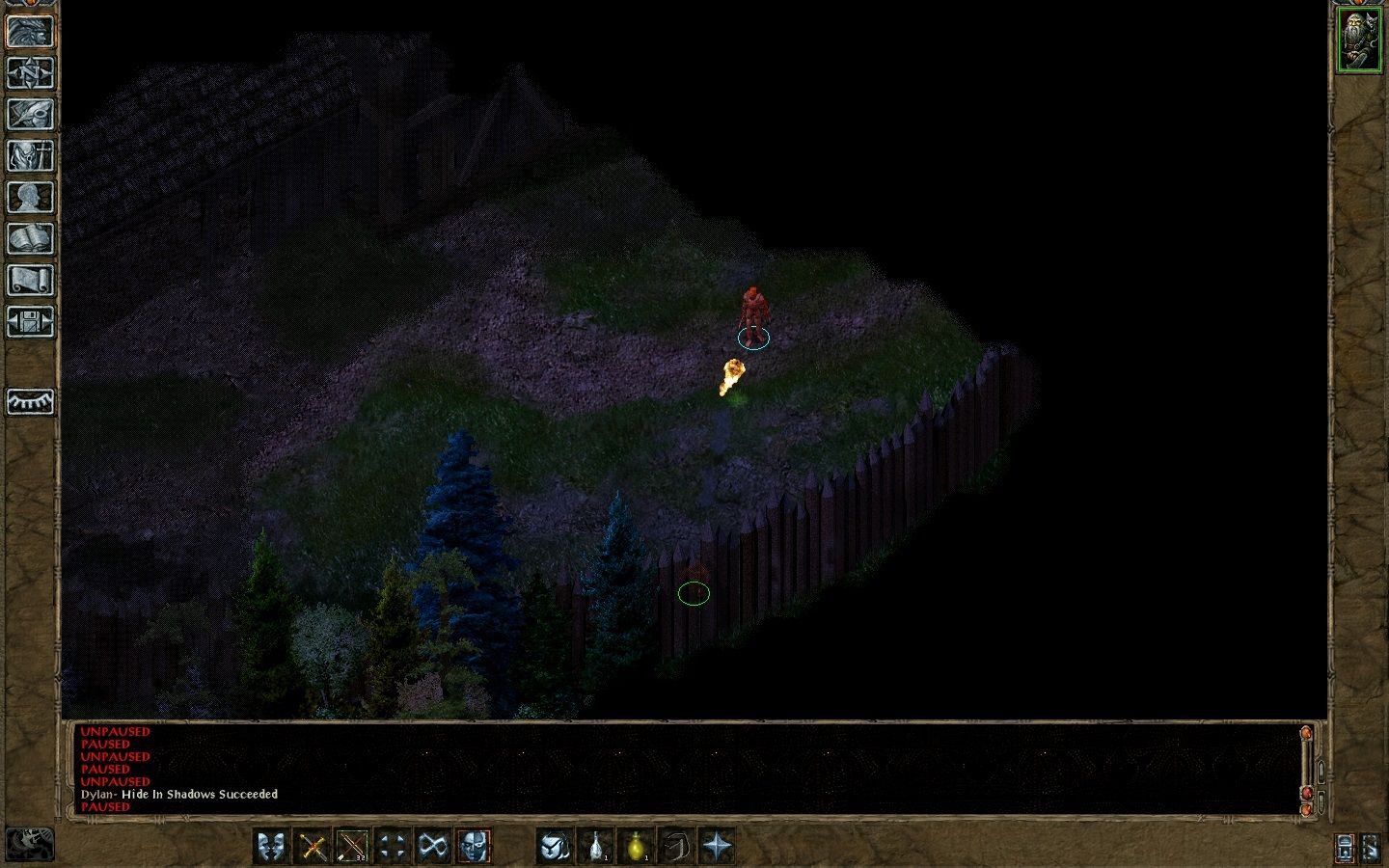Open the Priest spells scroll
Viewport: 1389px width, 868px height.
click(29, 280)
